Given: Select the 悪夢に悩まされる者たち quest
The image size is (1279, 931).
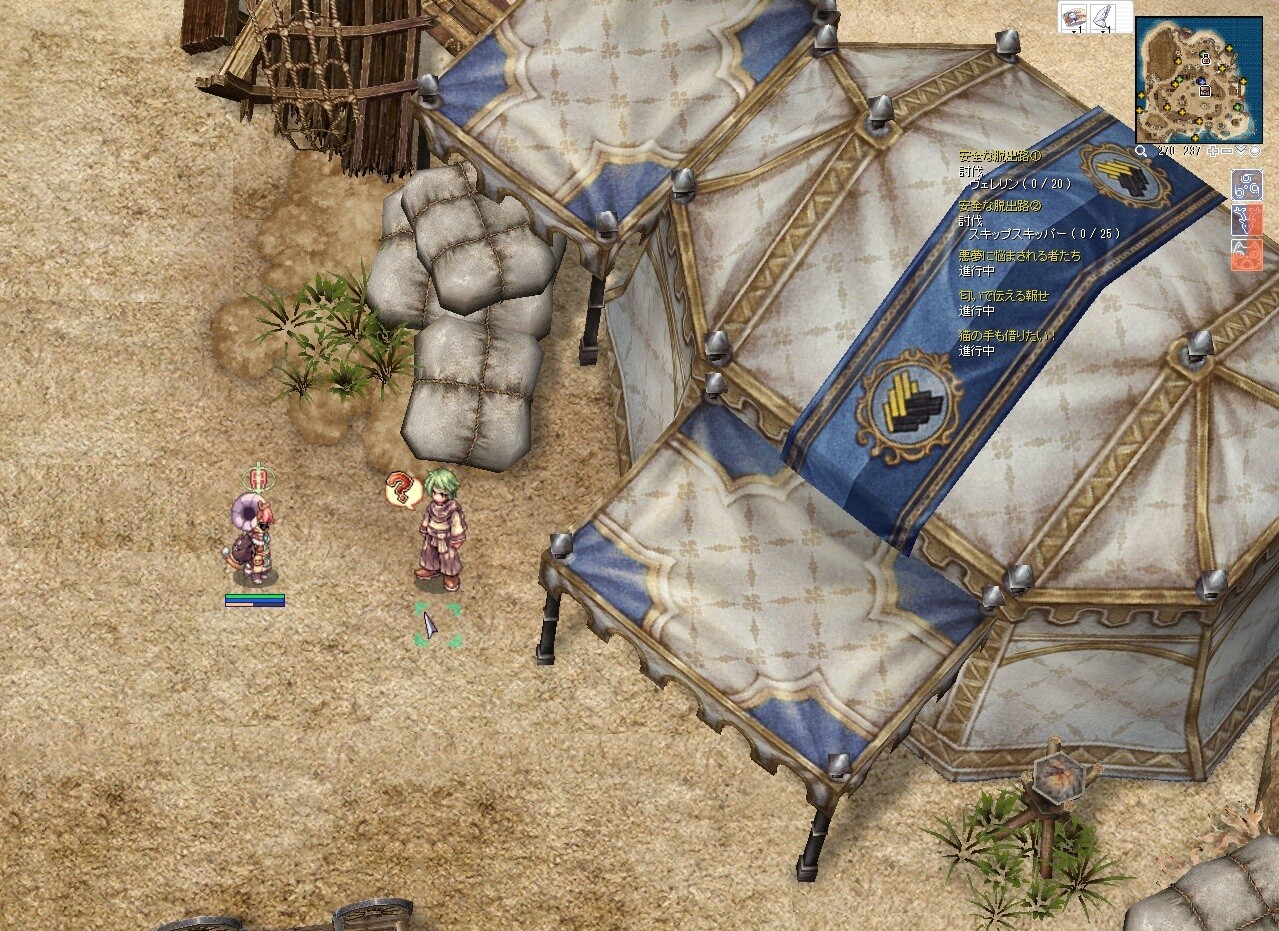Looking at the screenshot, I should 1019,256.
